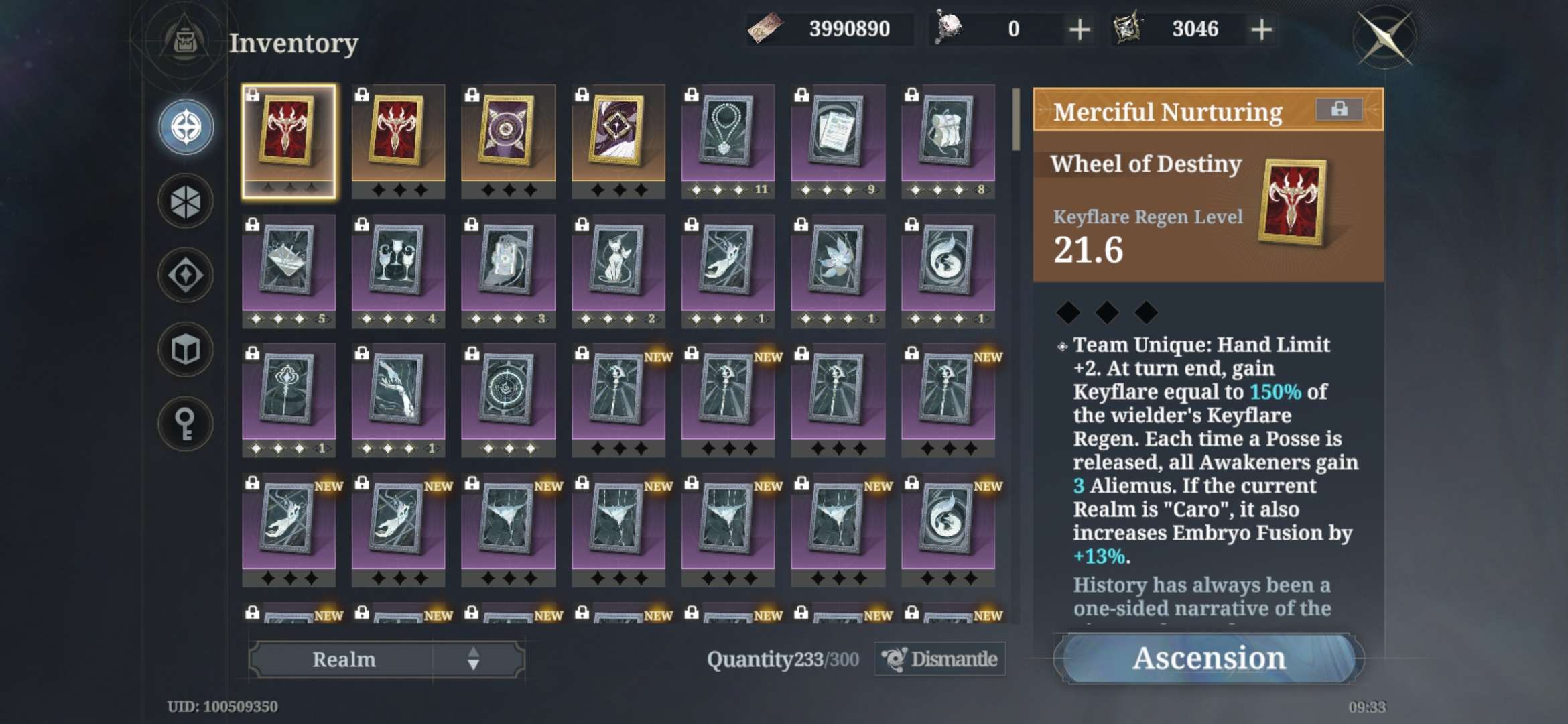Open the hexagon category tab
This screenshot has width=1568, height=724.
click(x=186, y=201)
